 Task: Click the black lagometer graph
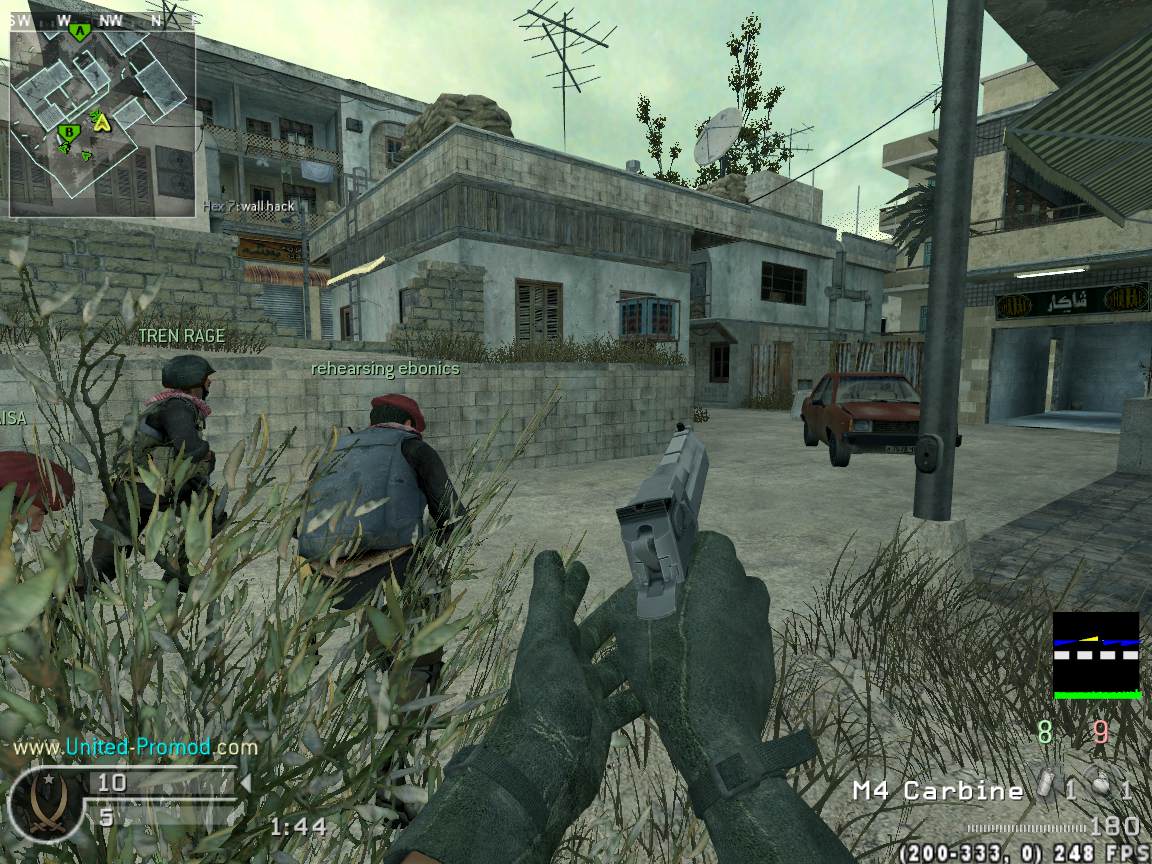[x=1096, y=655]
